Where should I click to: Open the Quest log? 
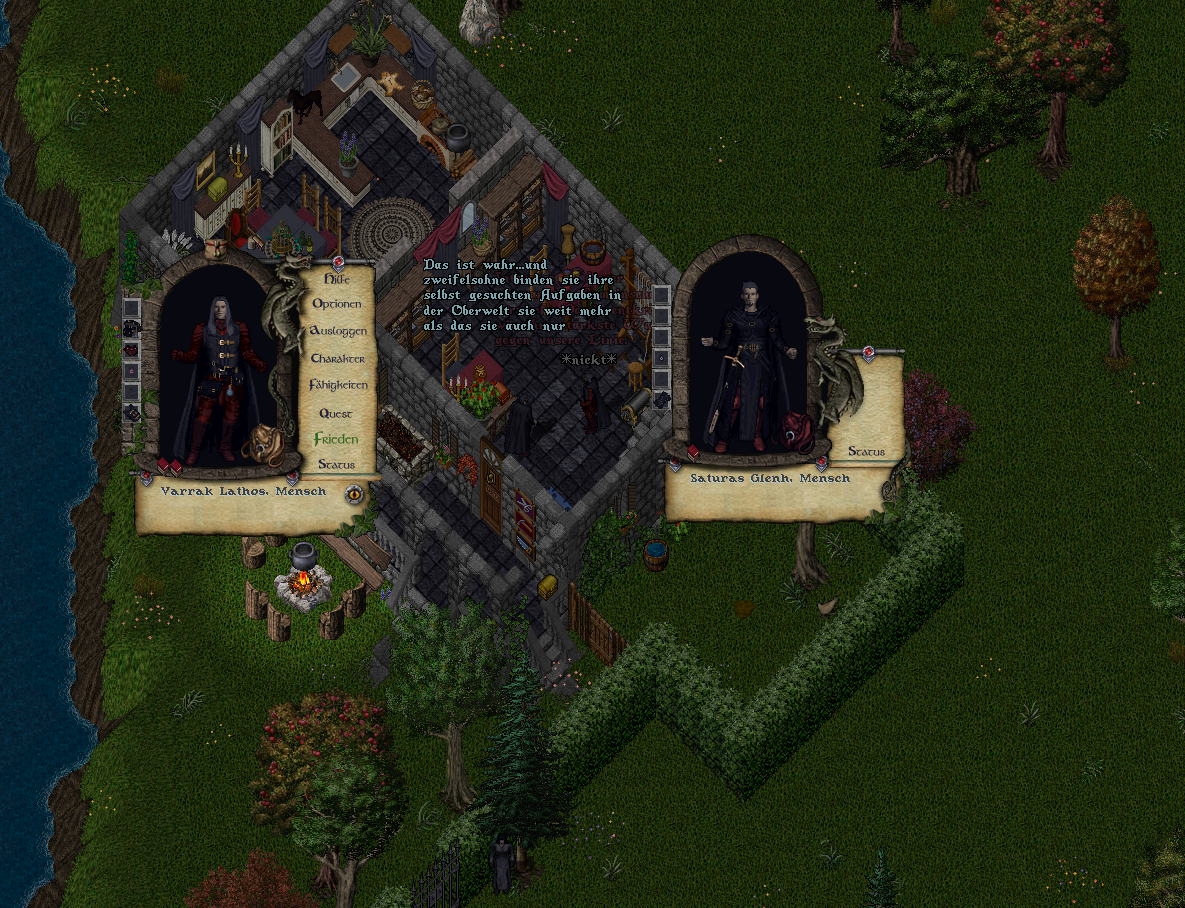(336, 413)
